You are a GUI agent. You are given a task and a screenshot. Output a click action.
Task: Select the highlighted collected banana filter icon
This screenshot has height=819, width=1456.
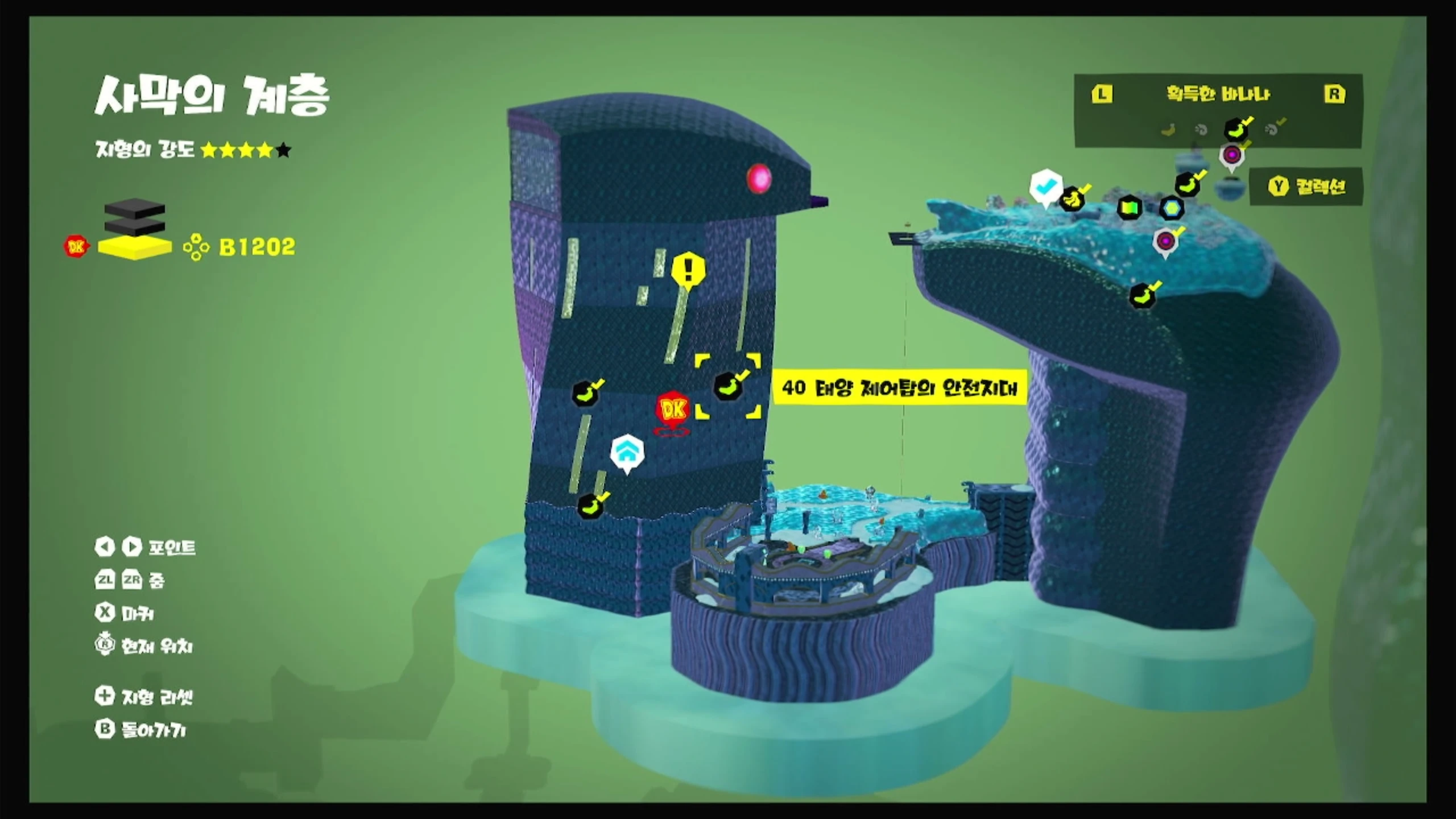point(1236,130)
